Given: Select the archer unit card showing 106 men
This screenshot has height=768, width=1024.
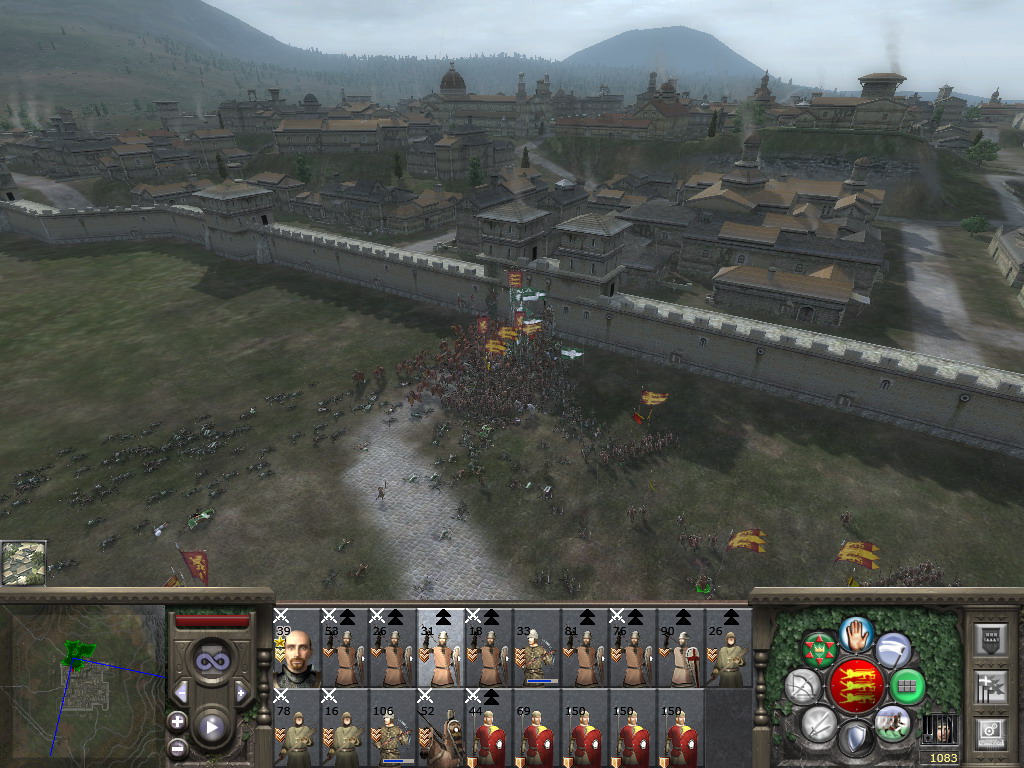Looking at the screenshot, I should (x=392, y=728).
